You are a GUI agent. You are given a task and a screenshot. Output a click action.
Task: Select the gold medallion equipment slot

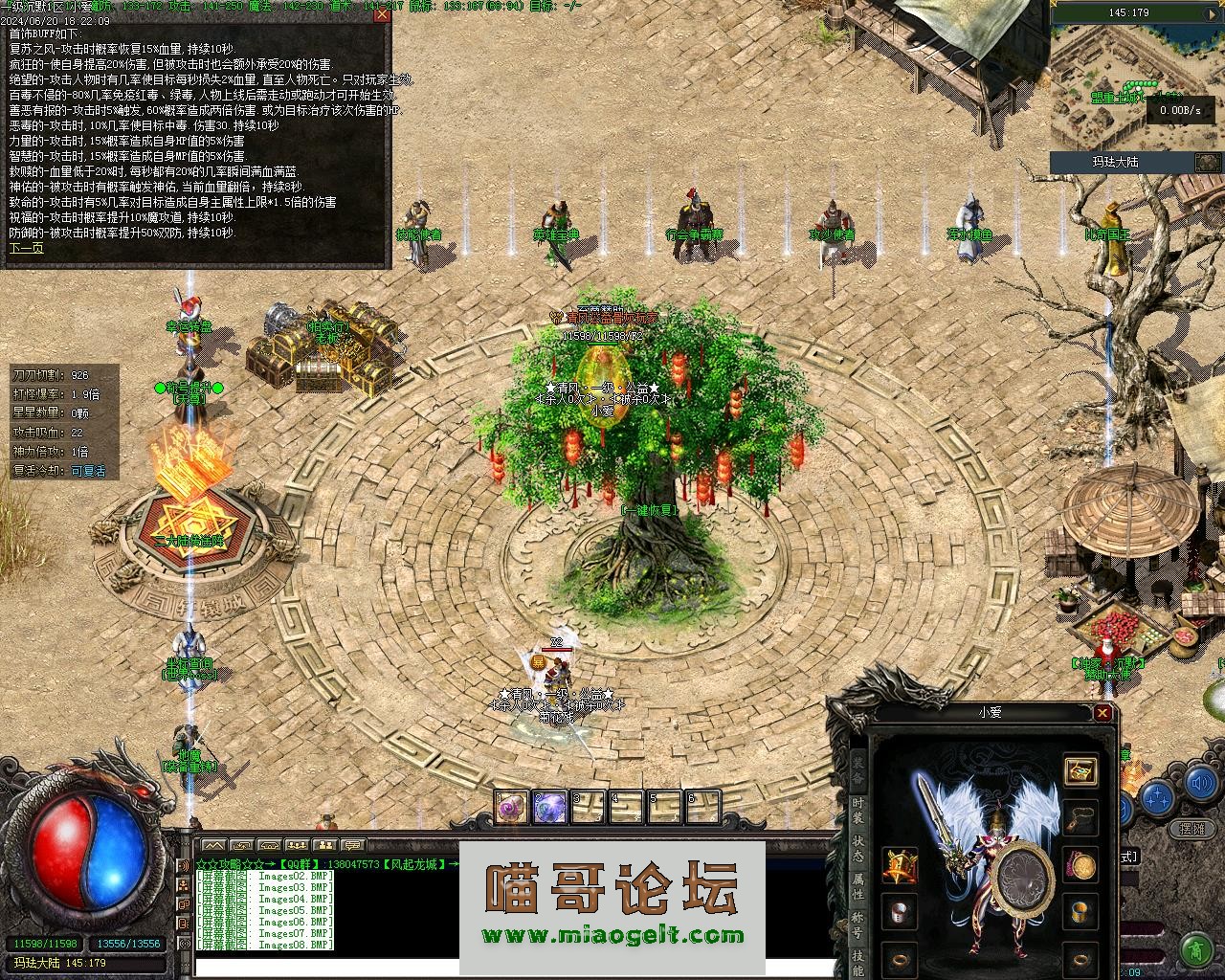[x=1082, y=865]
